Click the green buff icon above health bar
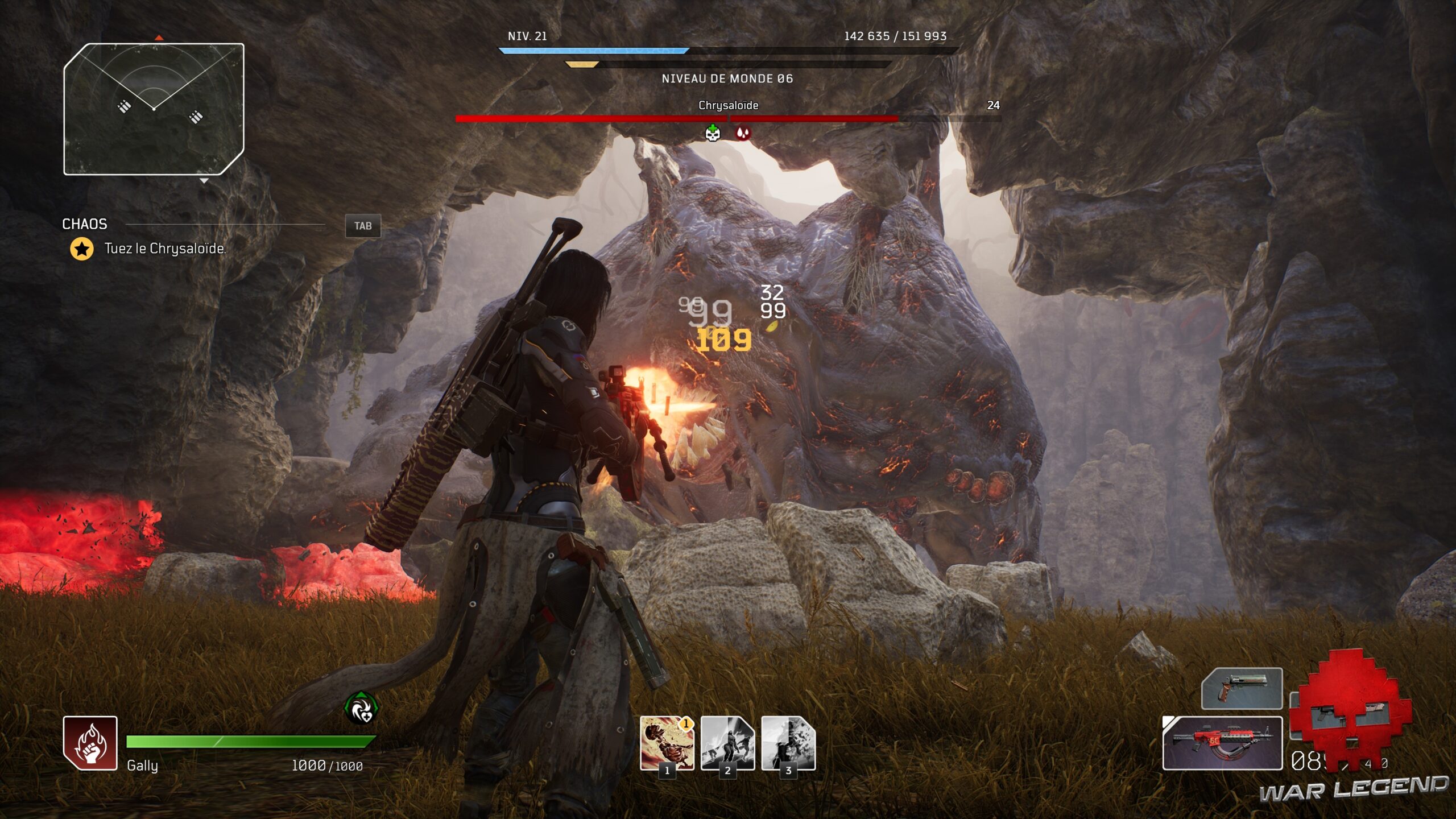Screen dimensions: 1456x819 point(361,709)
